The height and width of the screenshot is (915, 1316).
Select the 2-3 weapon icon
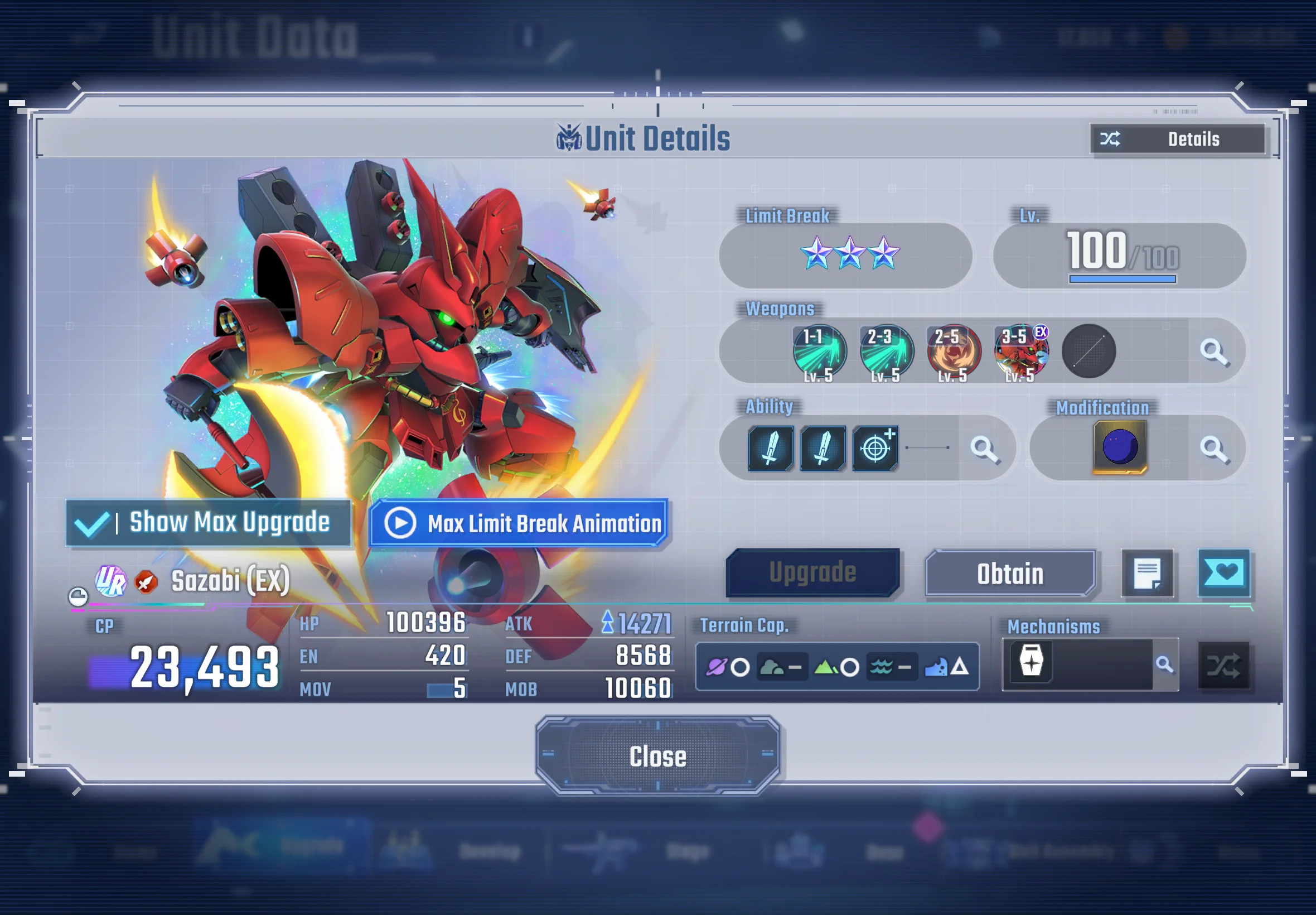pyautogui.click(x=886, y=351)
